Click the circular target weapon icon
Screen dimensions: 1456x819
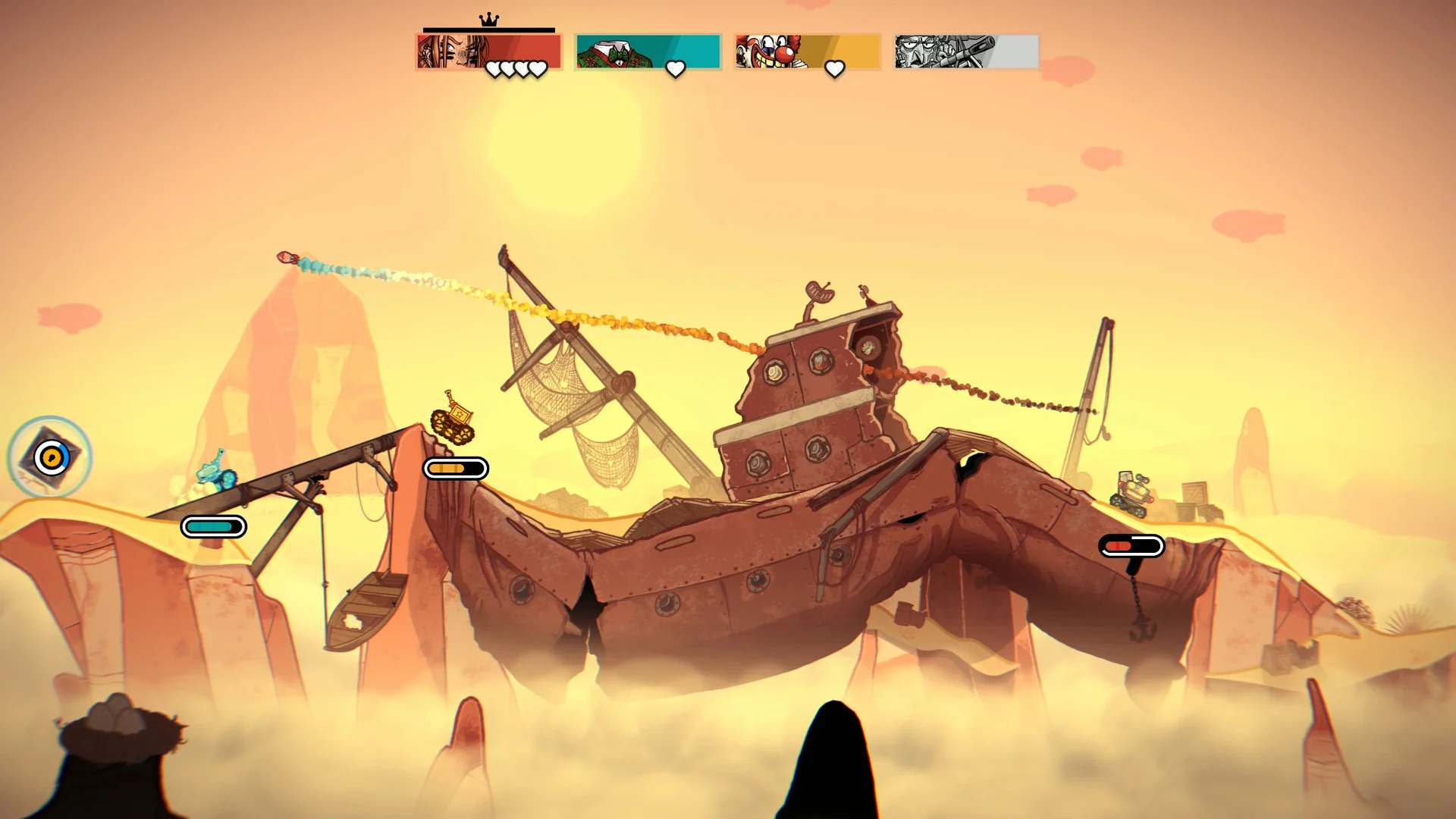point(51,457)
